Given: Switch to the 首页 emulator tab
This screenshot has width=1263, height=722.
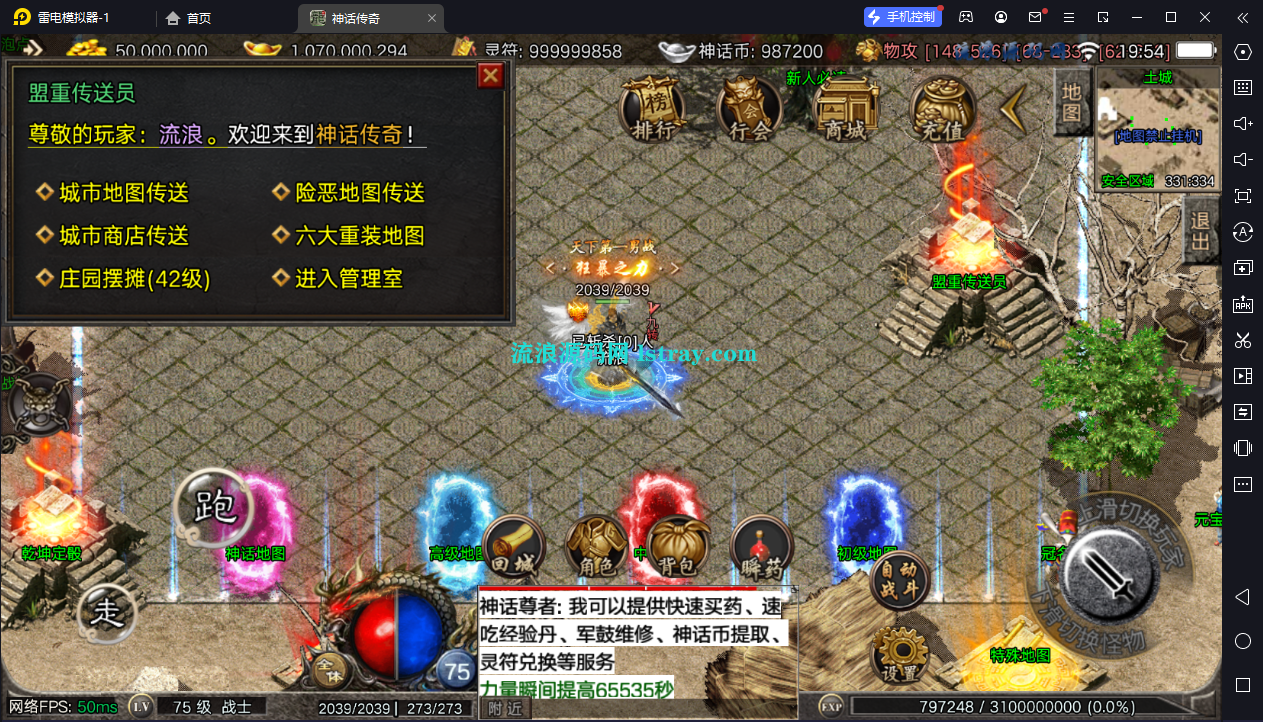Looking at the screenshot, I should click(189, 18).
